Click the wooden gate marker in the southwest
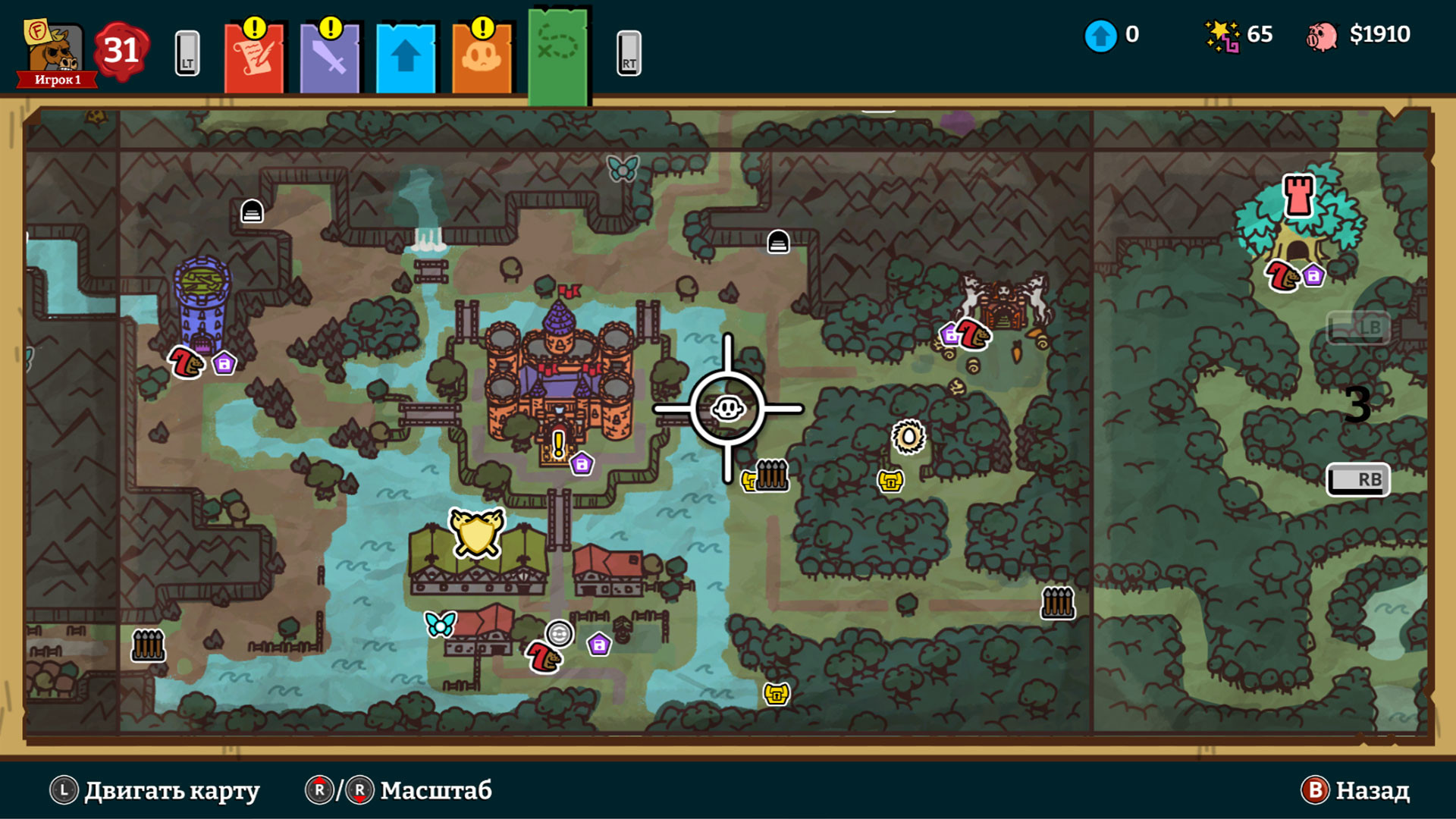Screen dimensions: 1456x819 click(148, 645)
